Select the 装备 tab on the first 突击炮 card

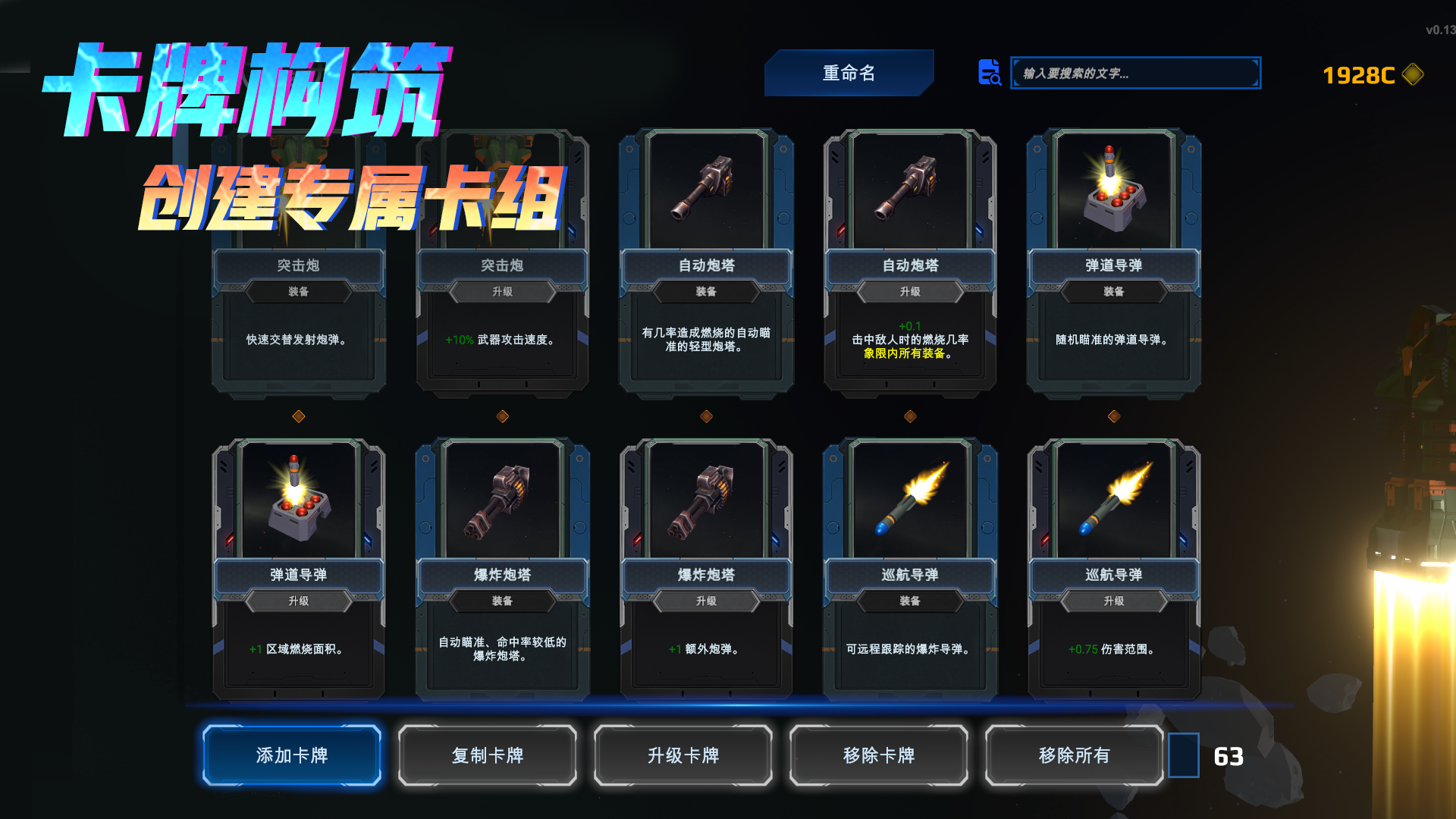point(299,293)
